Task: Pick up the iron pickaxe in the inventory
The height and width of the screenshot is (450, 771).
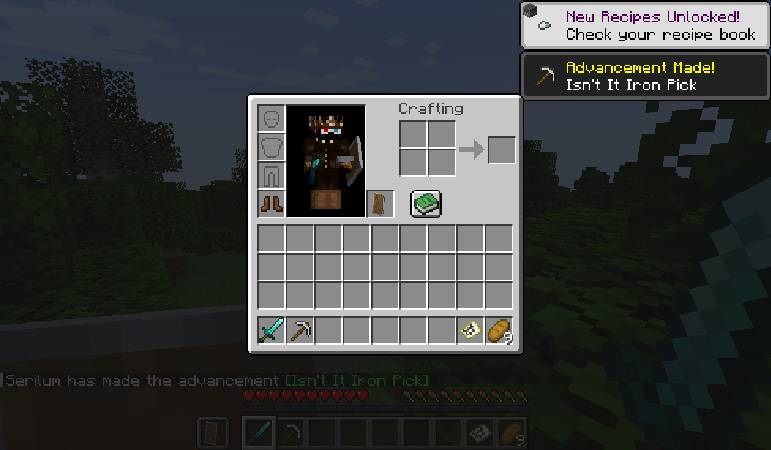Action: (x=300, y=330)
